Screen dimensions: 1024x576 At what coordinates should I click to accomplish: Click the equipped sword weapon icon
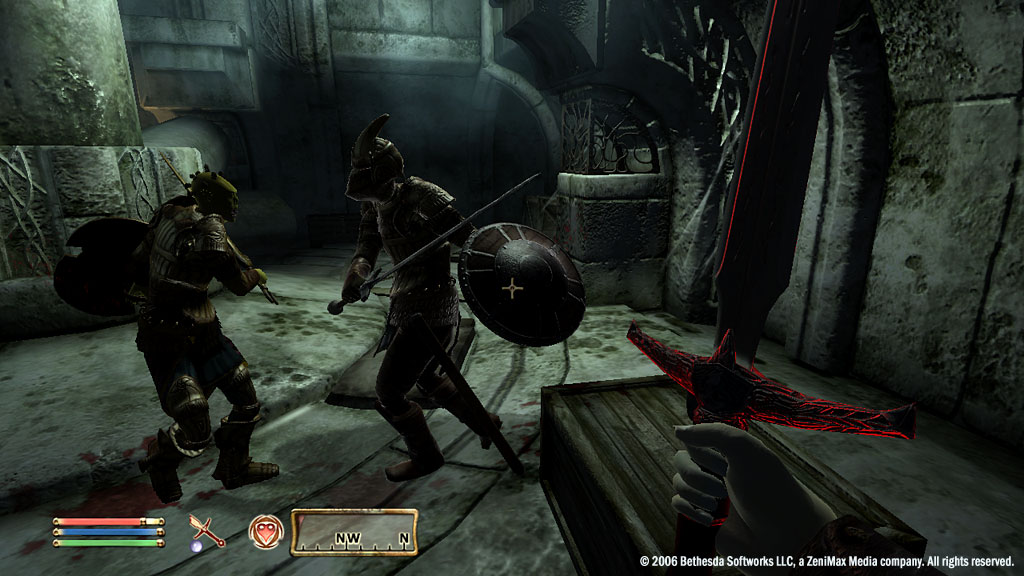[207, 529]
